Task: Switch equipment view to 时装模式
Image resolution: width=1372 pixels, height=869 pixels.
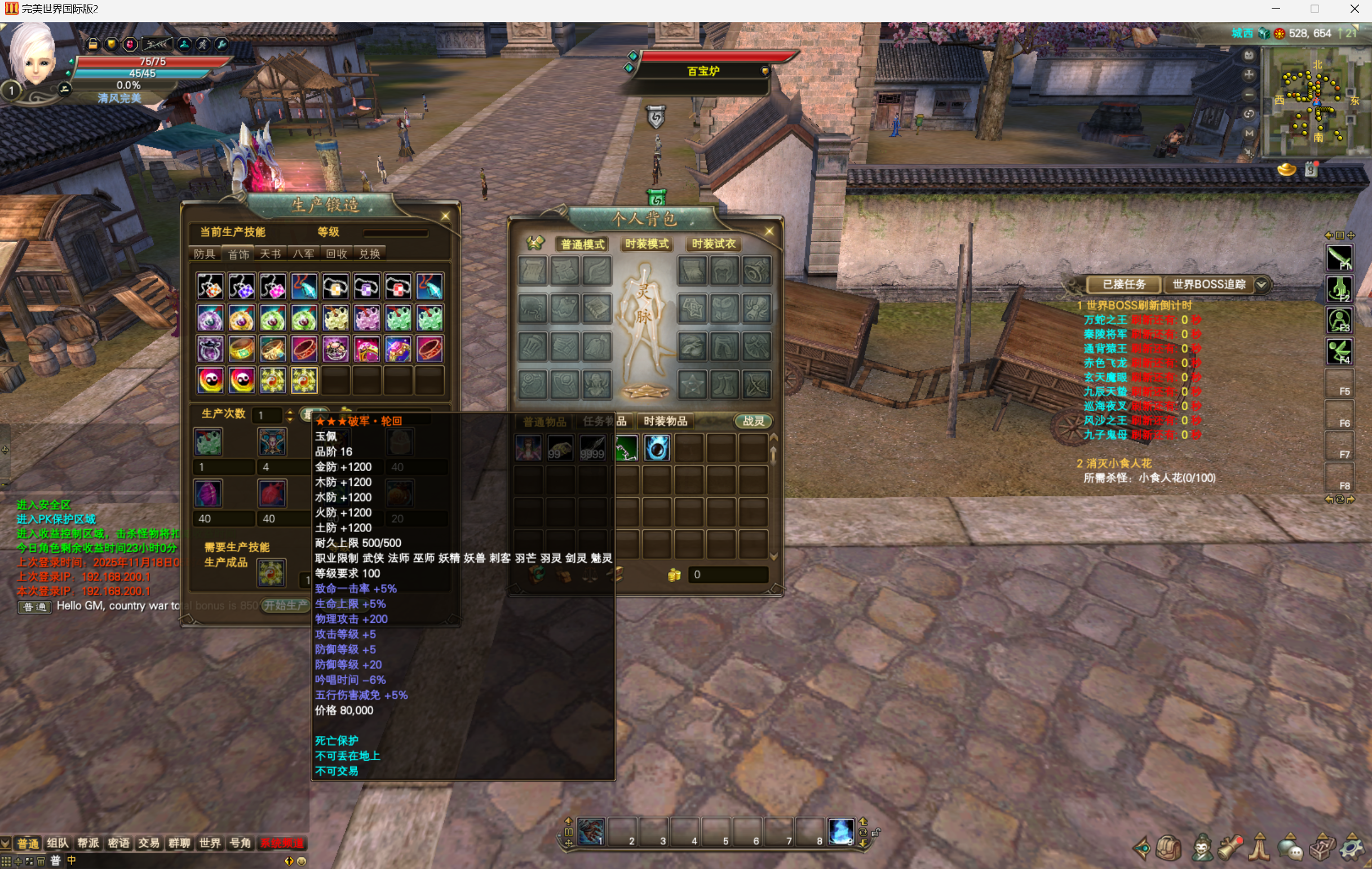Action: tap(647, 244)
